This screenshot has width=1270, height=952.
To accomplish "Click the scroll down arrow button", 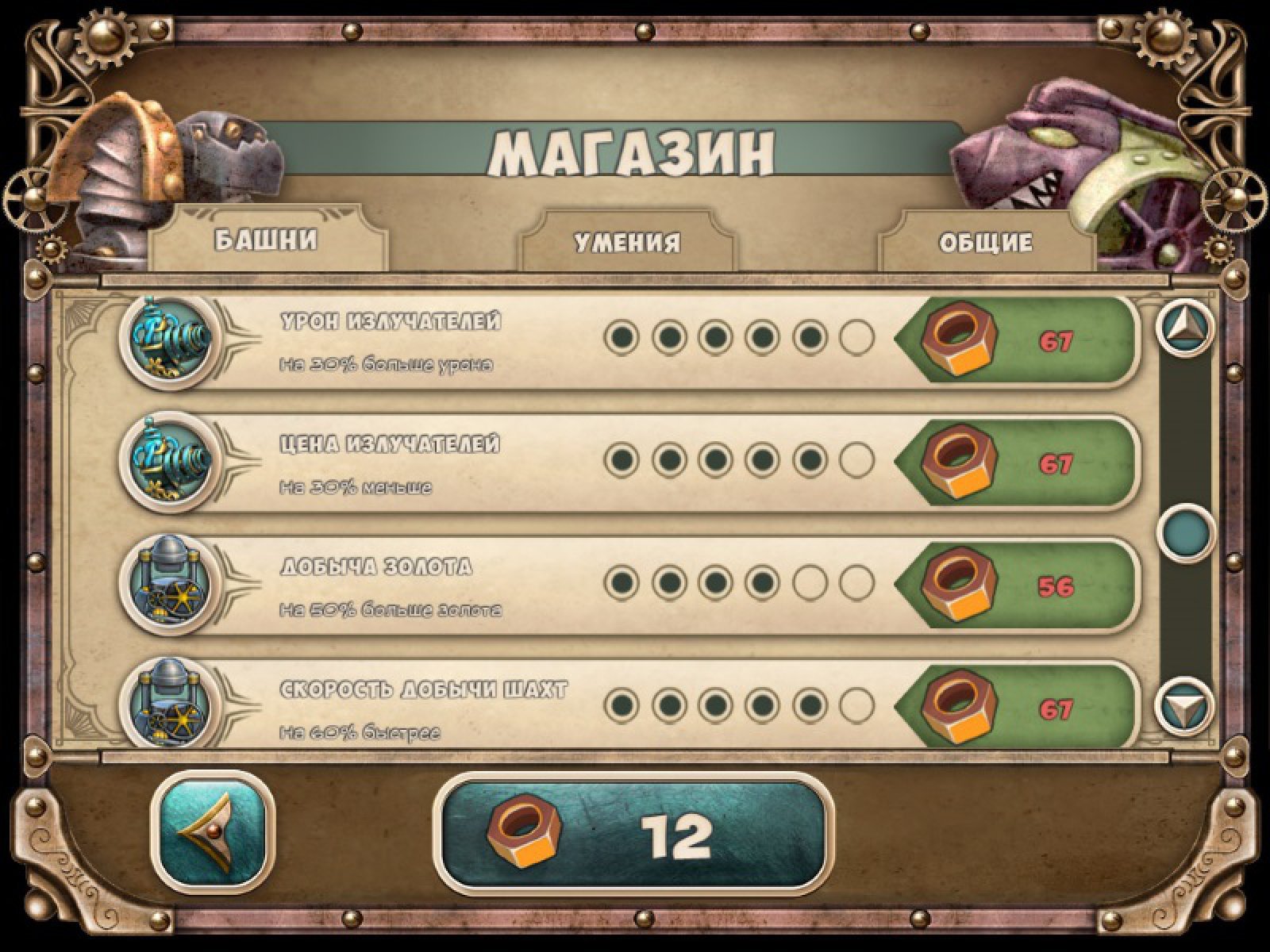I will tap(1185, 704).
